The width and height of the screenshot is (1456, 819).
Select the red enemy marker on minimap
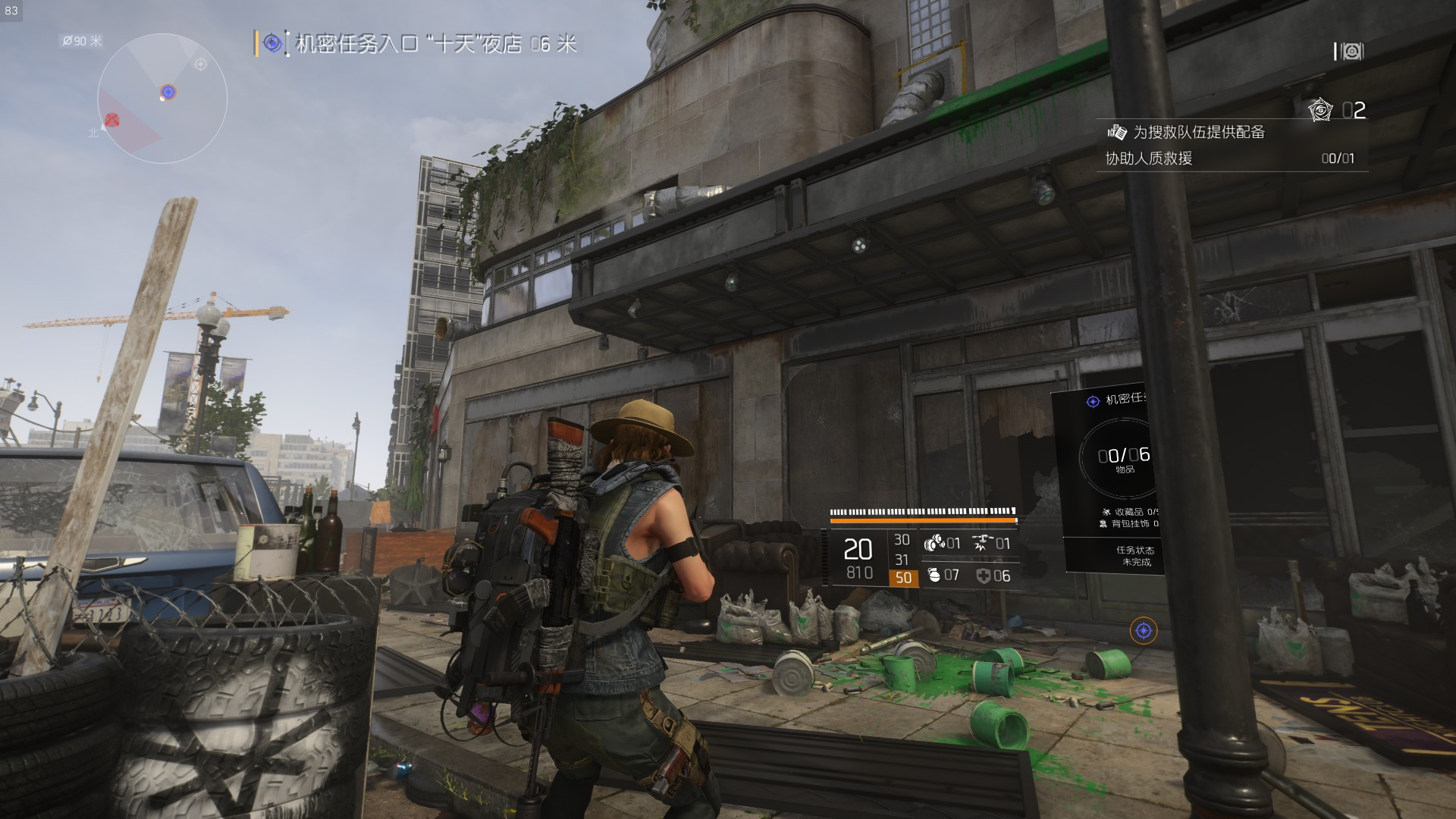112,120
